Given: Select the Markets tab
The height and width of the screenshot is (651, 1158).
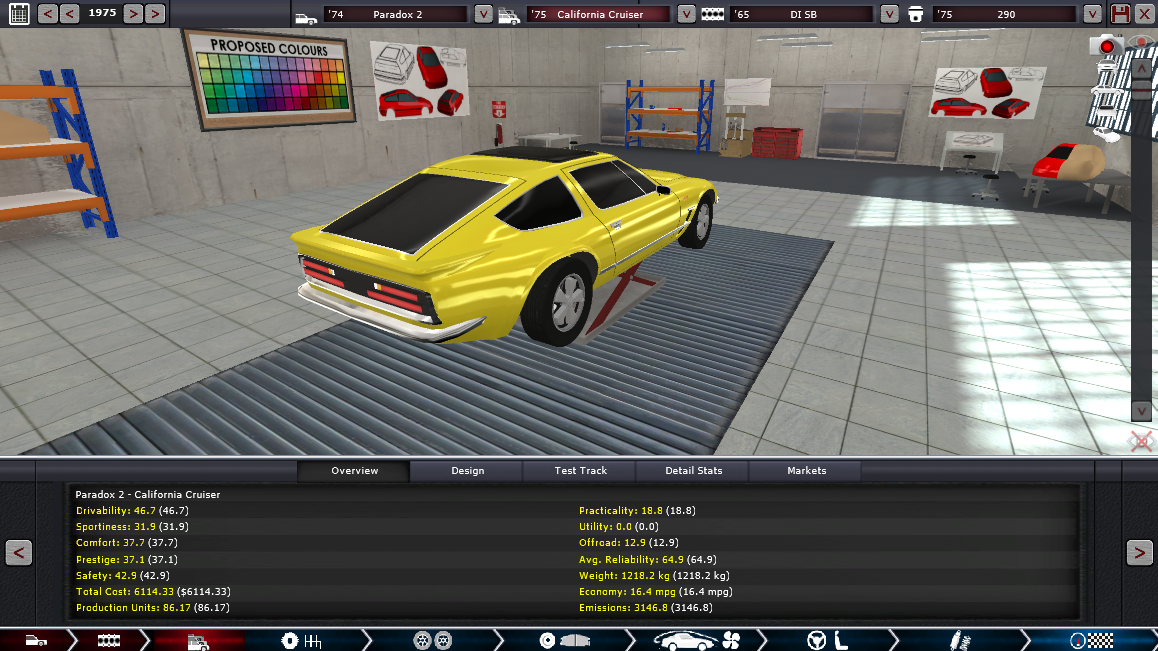Looking at the screenshot, I should point(806,470).
